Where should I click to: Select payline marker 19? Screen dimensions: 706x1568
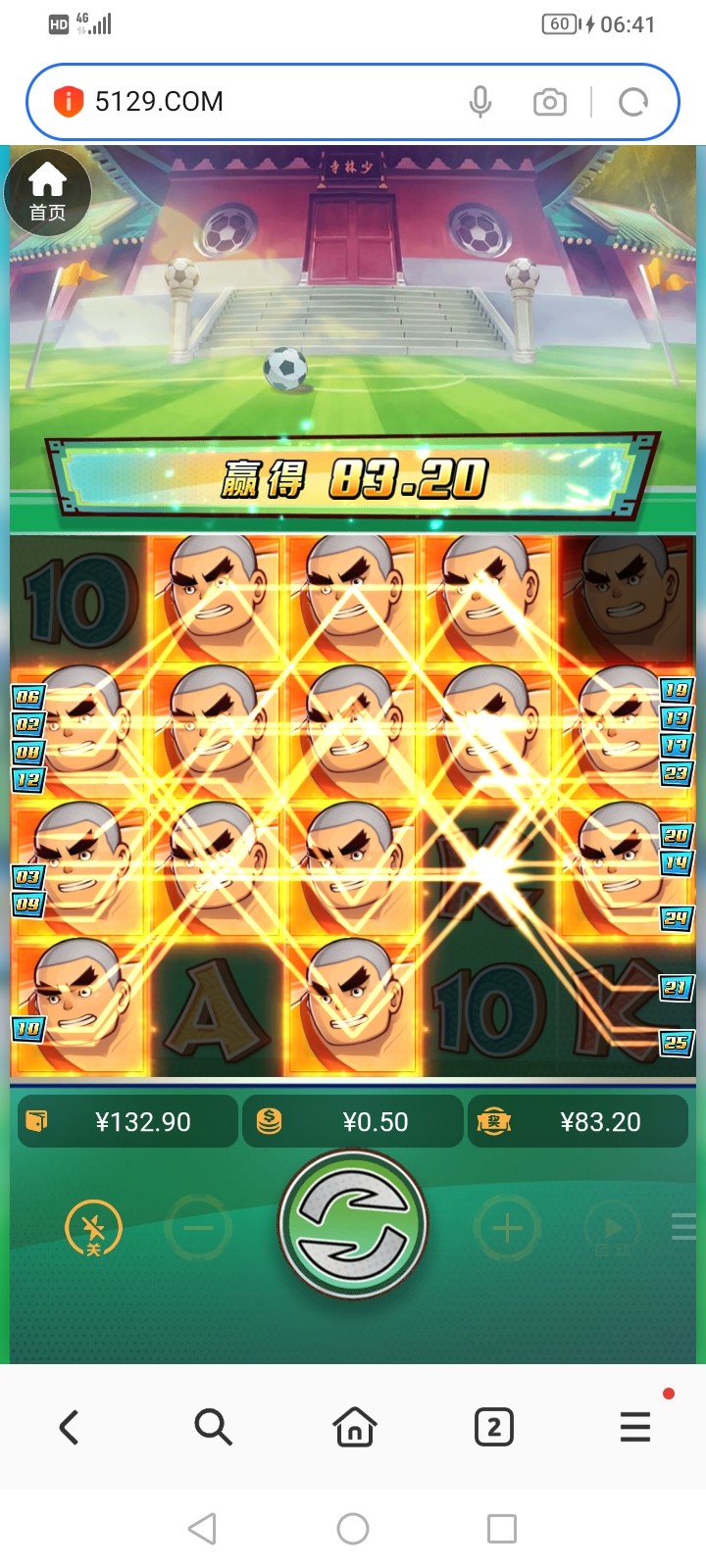point(676,691)
